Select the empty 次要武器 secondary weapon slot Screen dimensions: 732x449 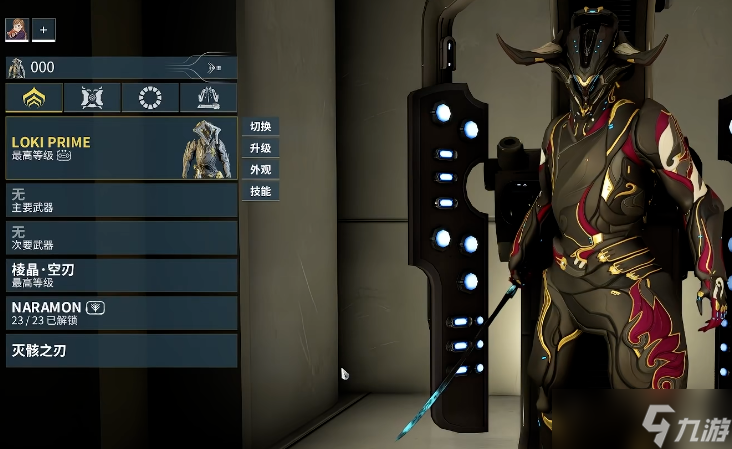121,237
